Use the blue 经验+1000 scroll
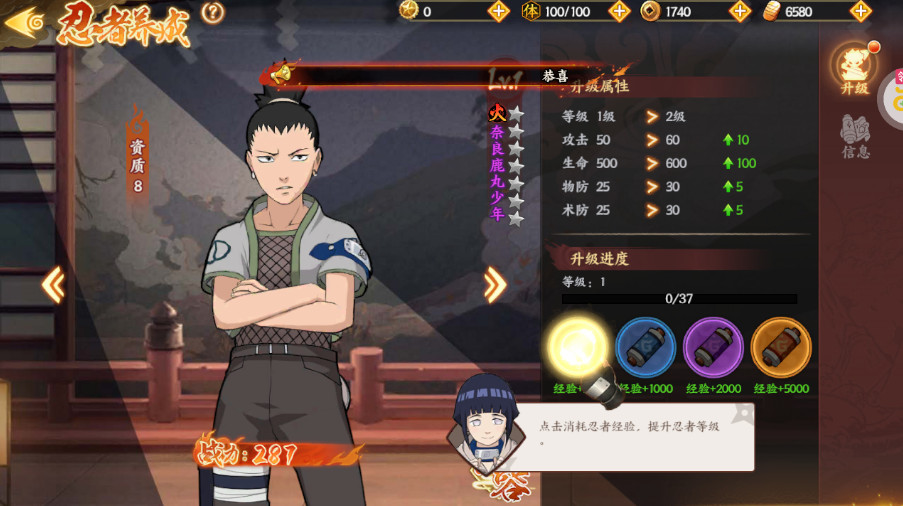This screenshot has width=903, height=506. pos(645,348)
